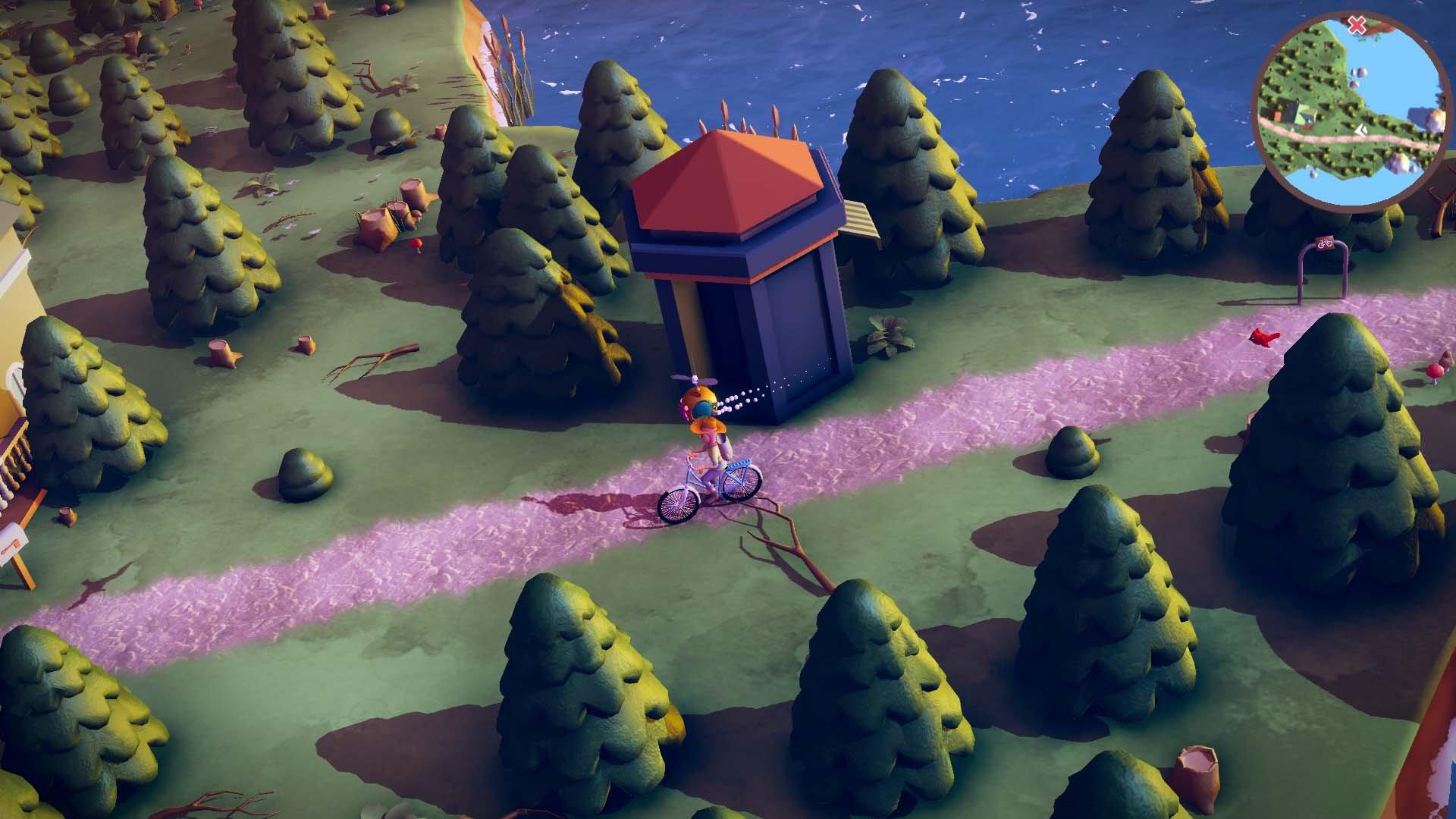The width and height of the screenshot is (1456, 819).
Task: Click the orange building marker on the minimap
Action: point(1278,115)
